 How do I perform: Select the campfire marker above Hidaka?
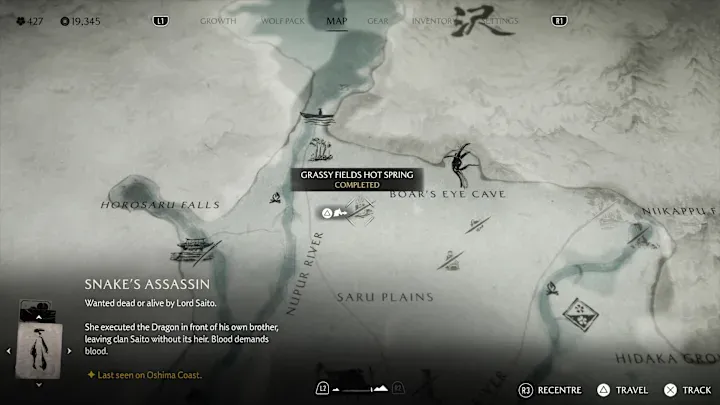pyautogui.click(x=553, y=290)
